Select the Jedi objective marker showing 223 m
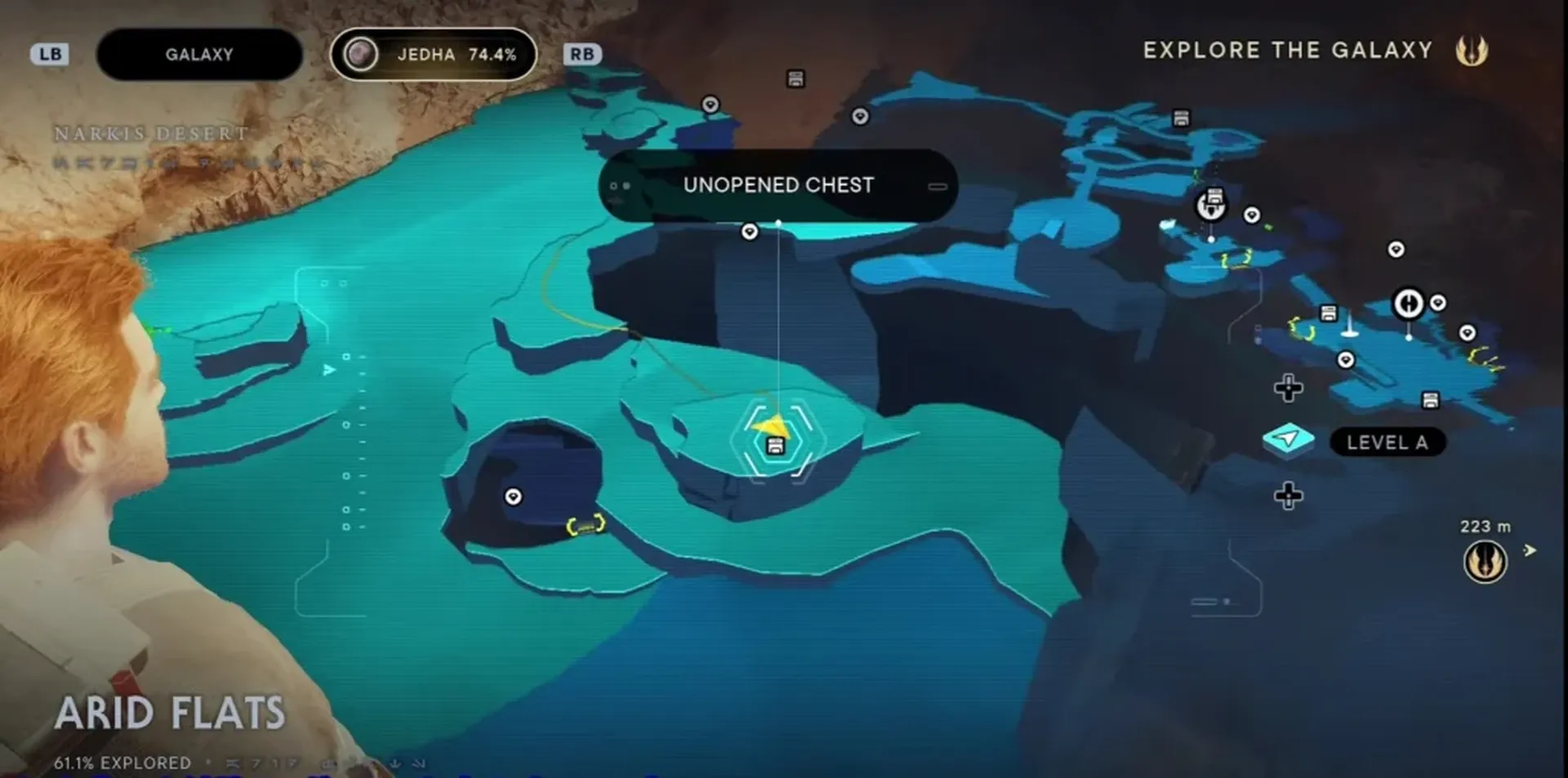This screenshot has width=1568, height=778. click(x=1485, y=562)
